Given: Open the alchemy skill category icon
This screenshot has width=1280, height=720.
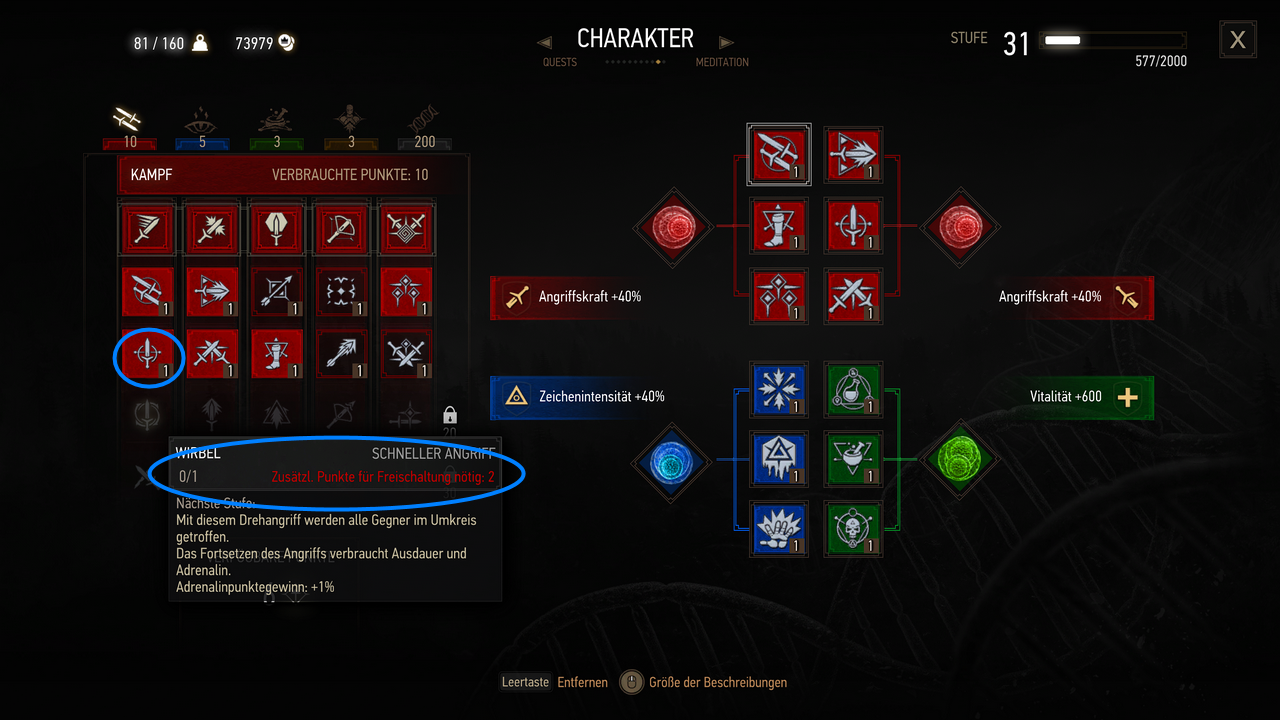Looking at the screenshot, I should tap(276, 118).
